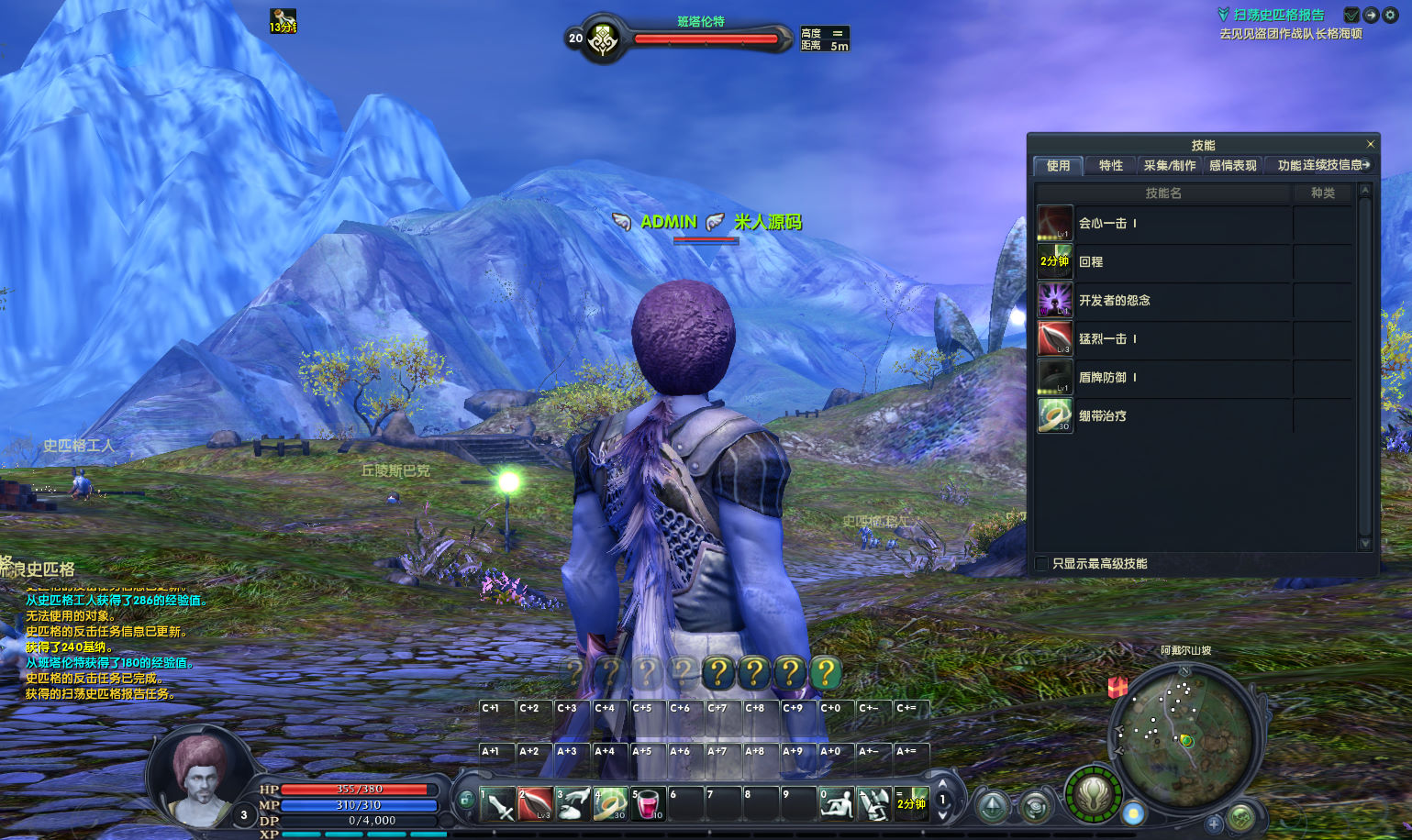Open the 采集/制作 tab
Viewport: 1412px width, 840px height.
click(1169, 165)
